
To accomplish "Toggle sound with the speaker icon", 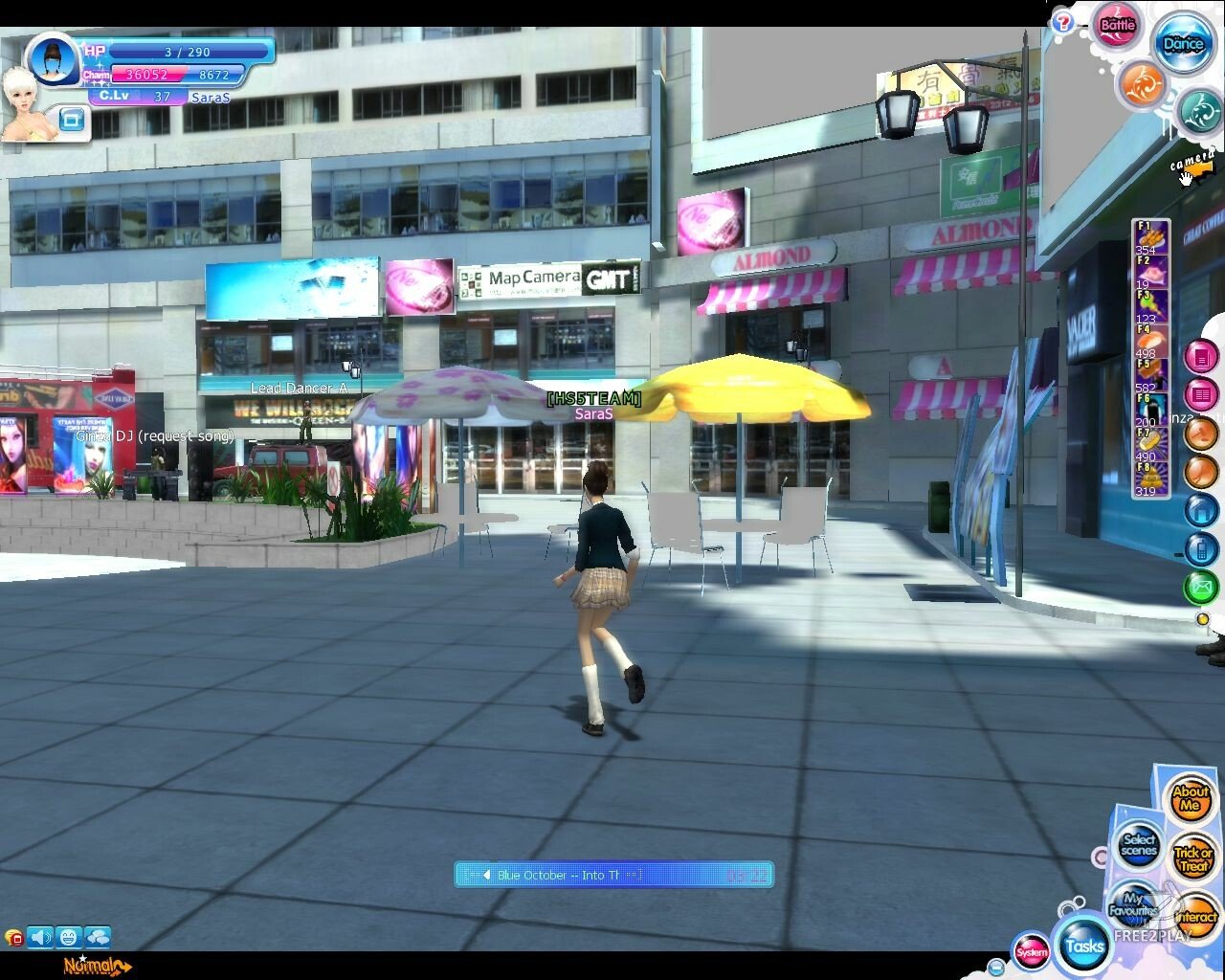I will 40,937.
